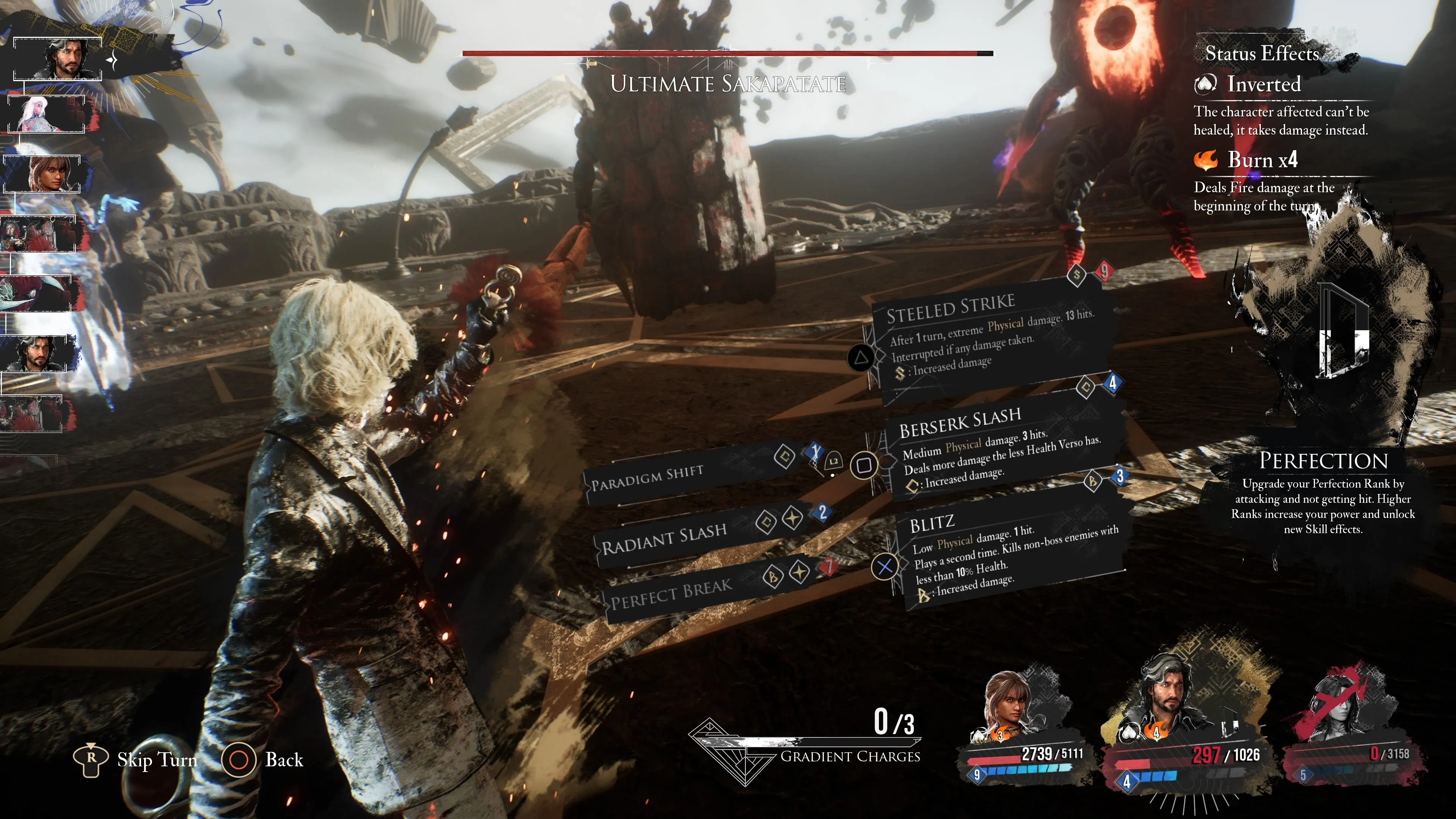
Task: Choose the Berserk Slash skill
Action: click(x=995, y=447)
